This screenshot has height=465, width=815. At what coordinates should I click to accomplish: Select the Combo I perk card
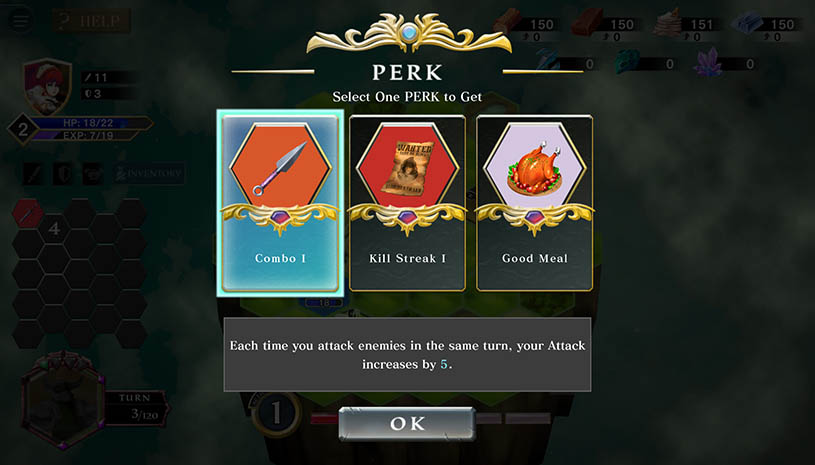coord(280,203)
